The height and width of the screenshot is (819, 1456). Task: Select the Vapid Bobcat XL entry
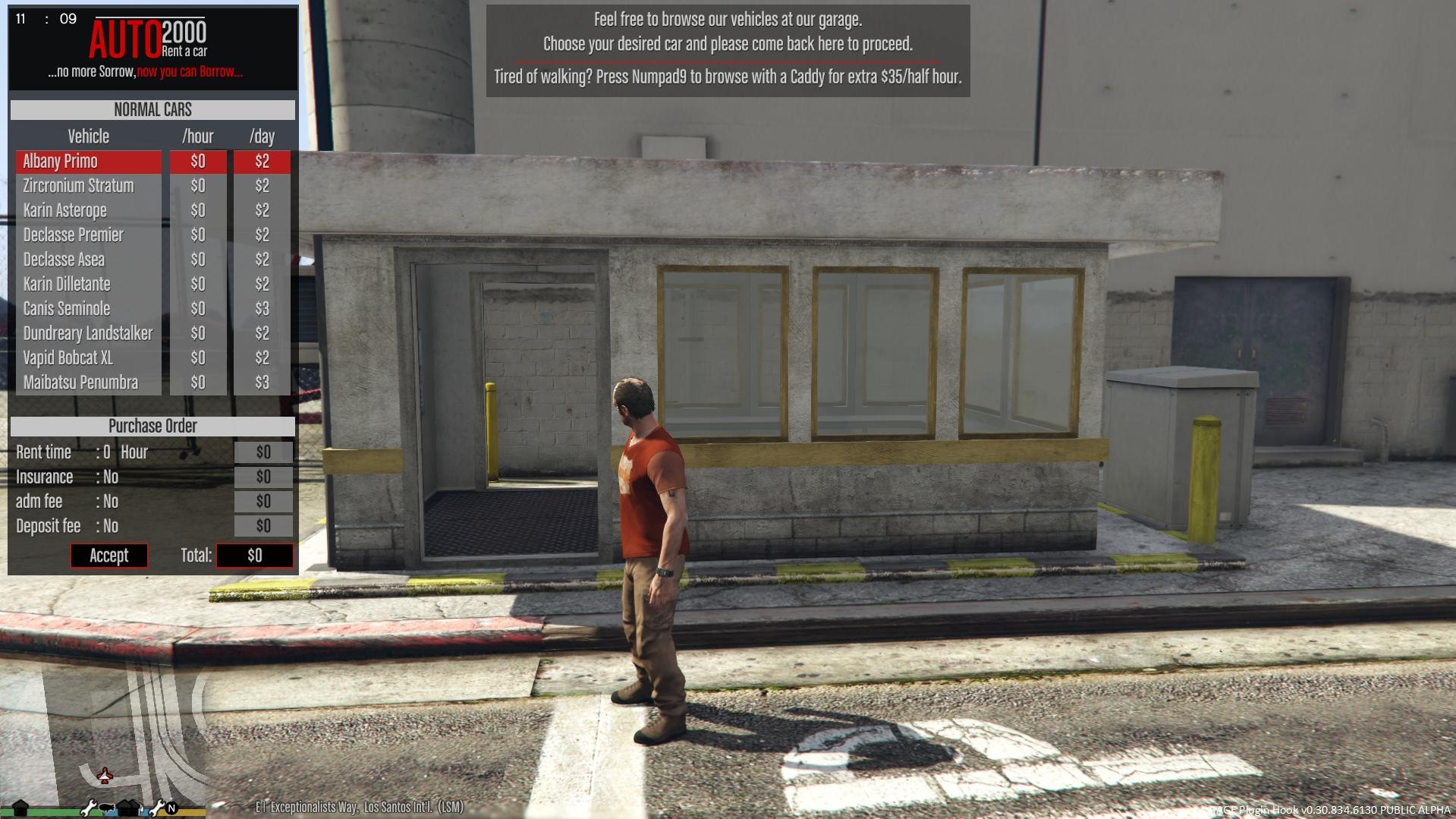(88, 358)
